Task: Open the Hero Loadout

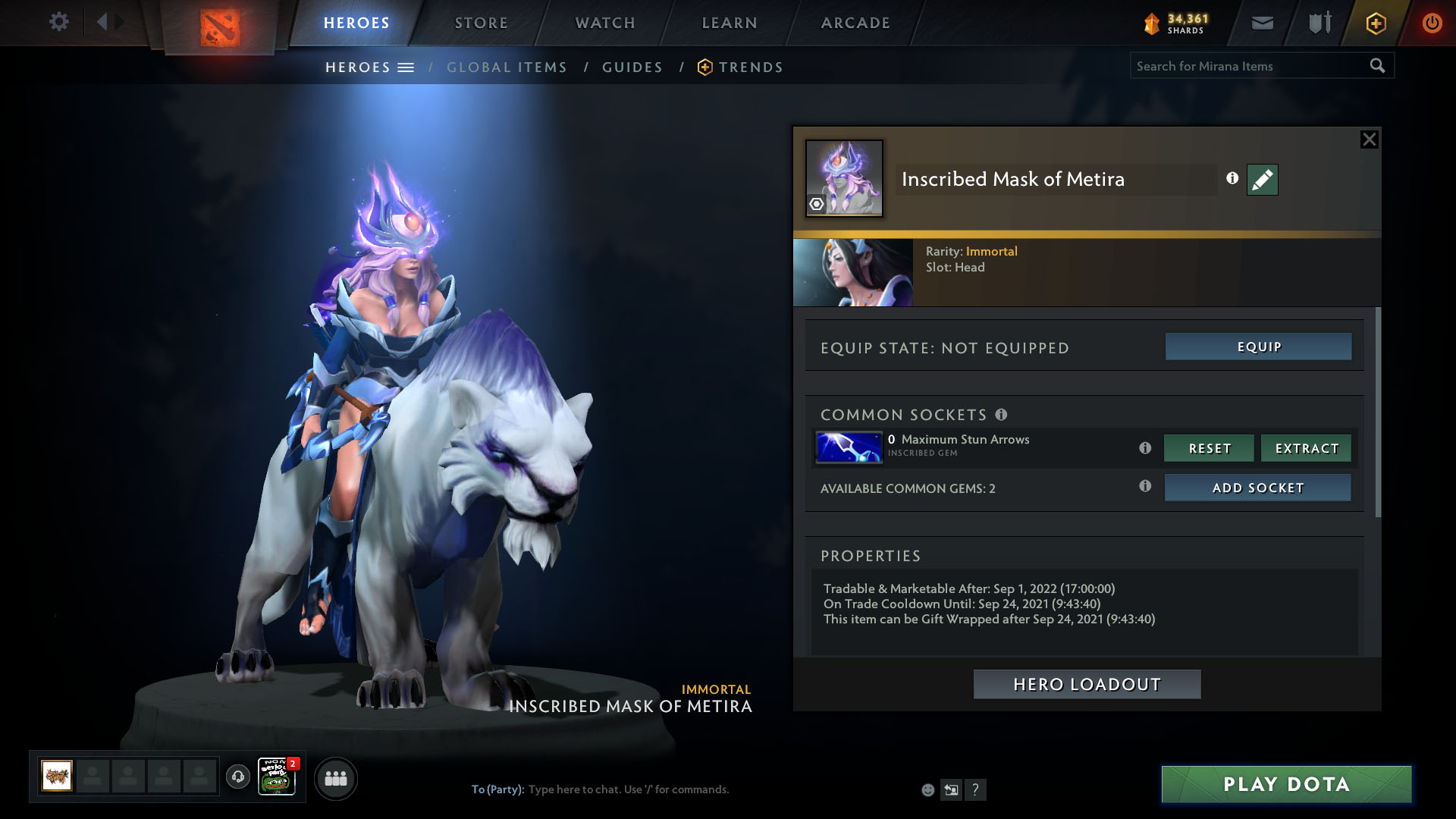Action: [x=1087, y=684]
